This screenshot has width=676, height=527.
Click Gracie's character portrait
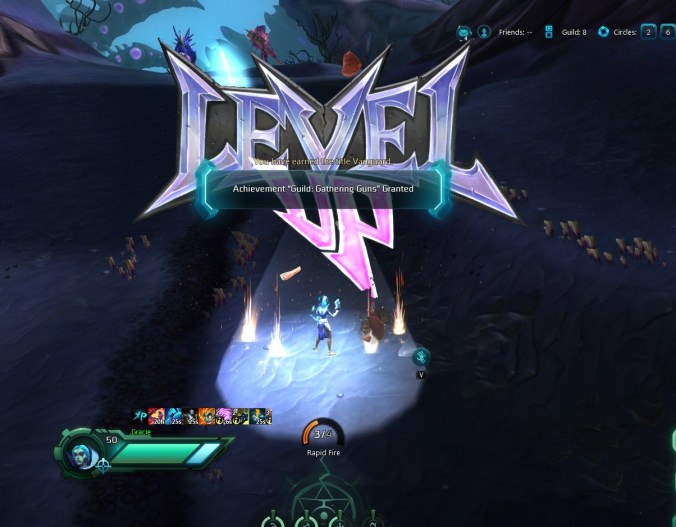[x=84, y=455]
